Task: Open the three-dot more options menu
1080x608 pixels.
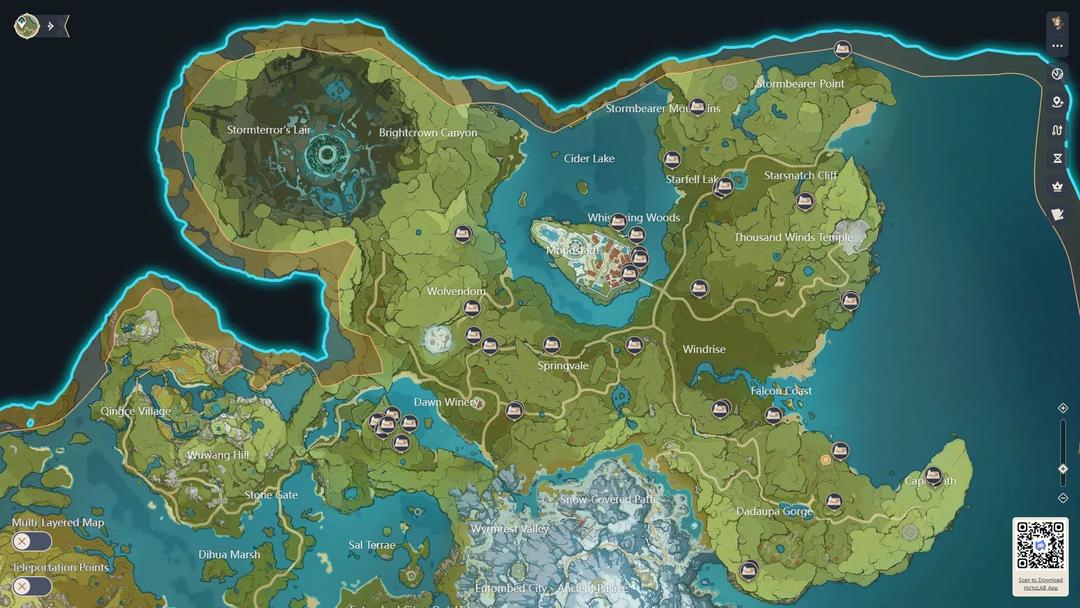Action: (x=1057, y=46)
